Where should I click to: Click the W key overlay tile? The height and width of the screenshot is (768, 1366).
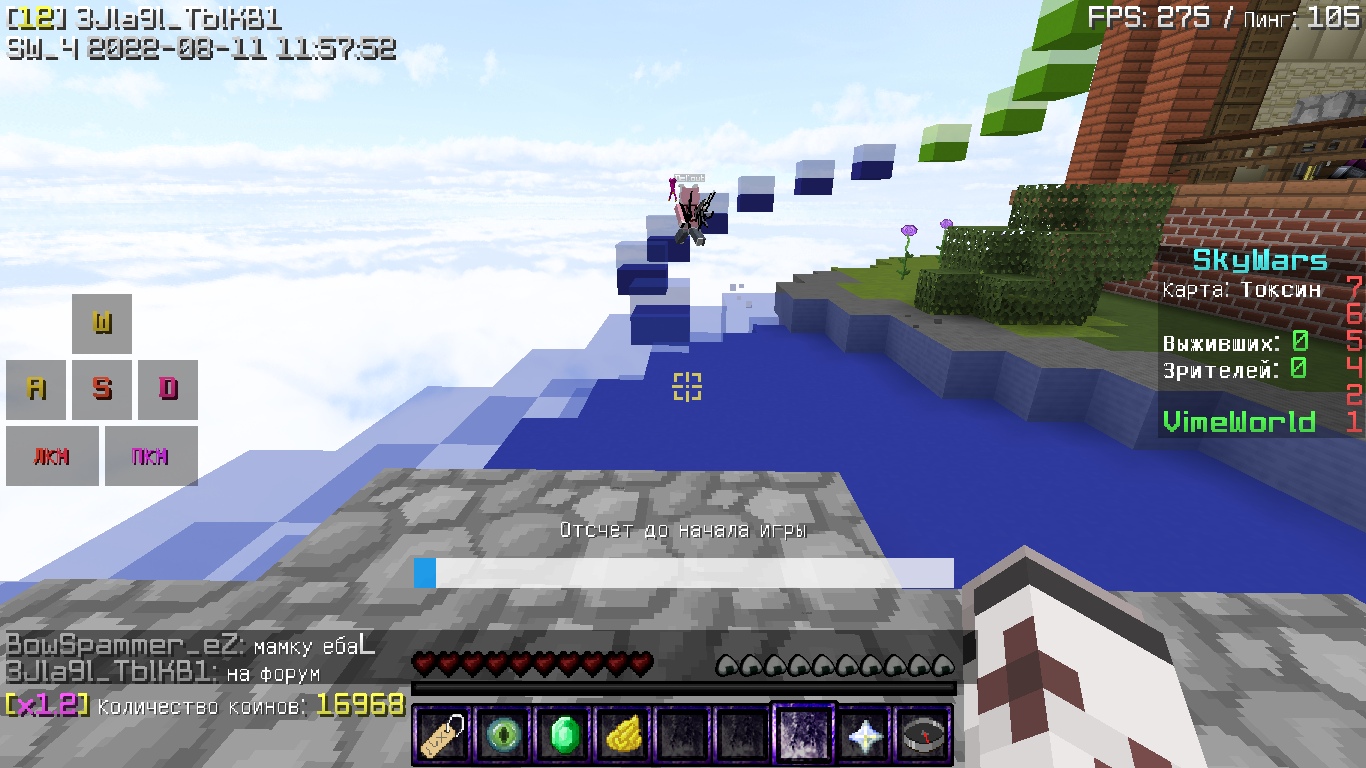[102, 323]
